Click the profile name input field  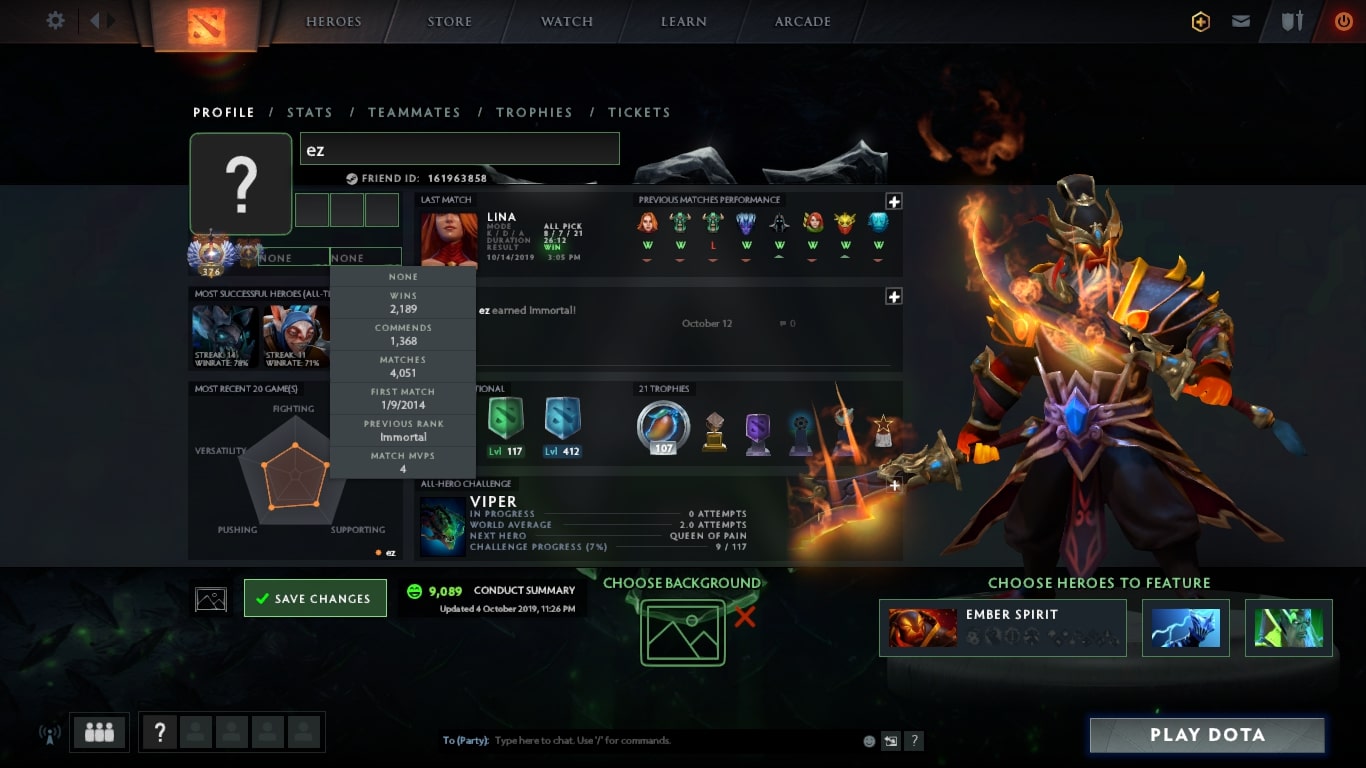coord(459,149)
